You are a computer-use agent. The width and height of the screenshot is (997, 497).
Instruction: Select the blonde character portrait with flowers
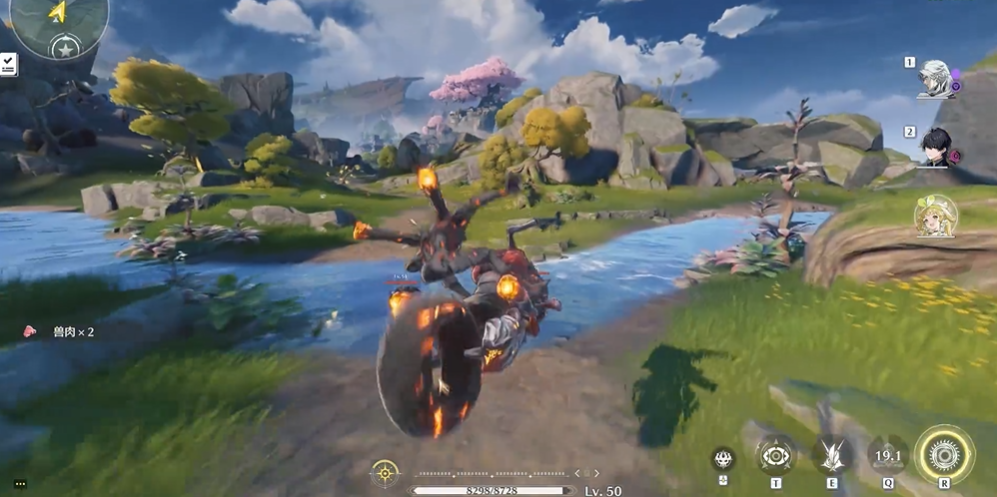936,216
